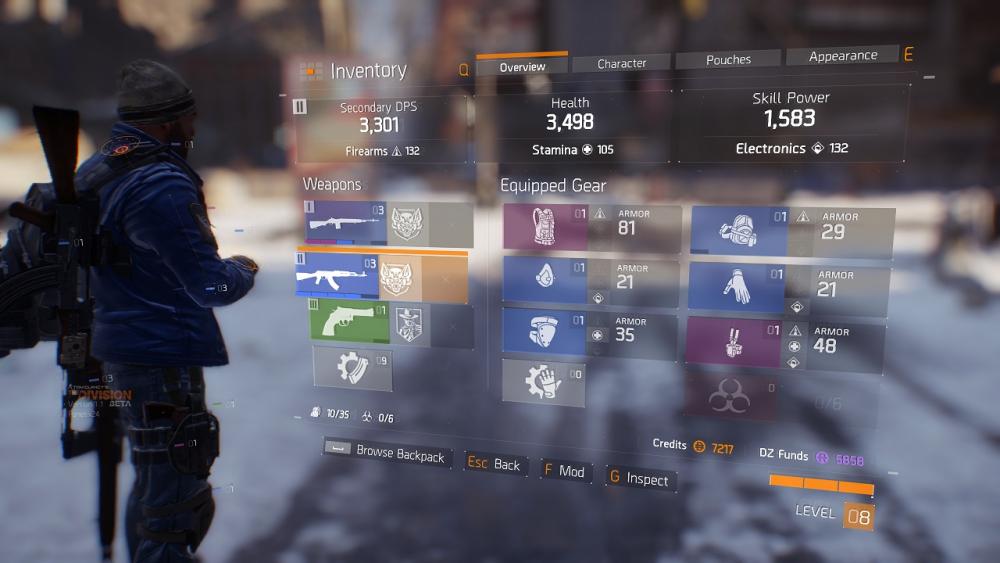The width and height of the screenshot is (1000, 563).
Task: Open the Character tab
Action: 621,63
